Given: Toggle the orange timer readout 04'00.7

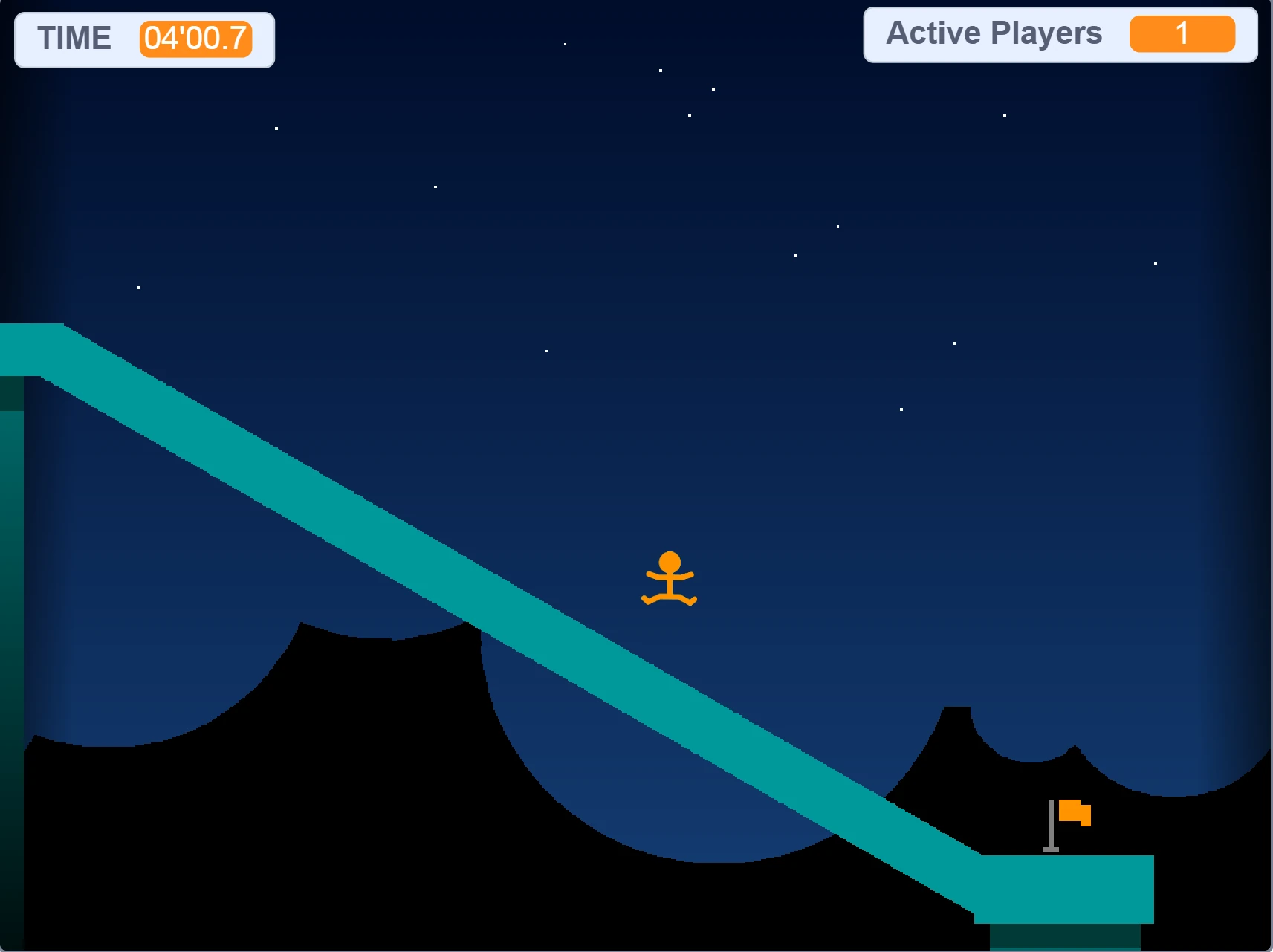Looking at the screenshot, I should pyautogui.click(x=195, y=40).
